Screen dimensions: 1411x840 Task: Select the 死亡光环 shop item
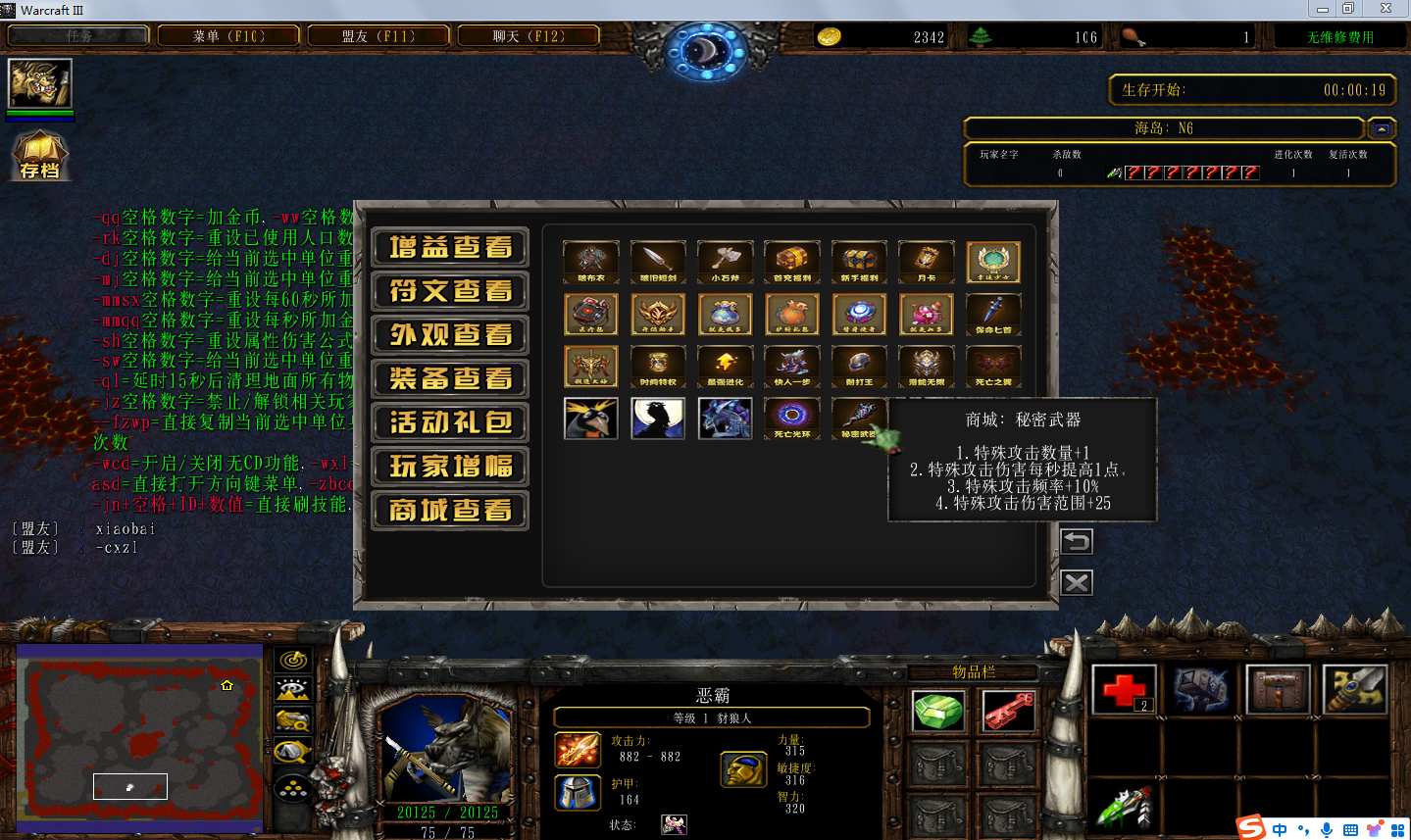tap(792, 418)
